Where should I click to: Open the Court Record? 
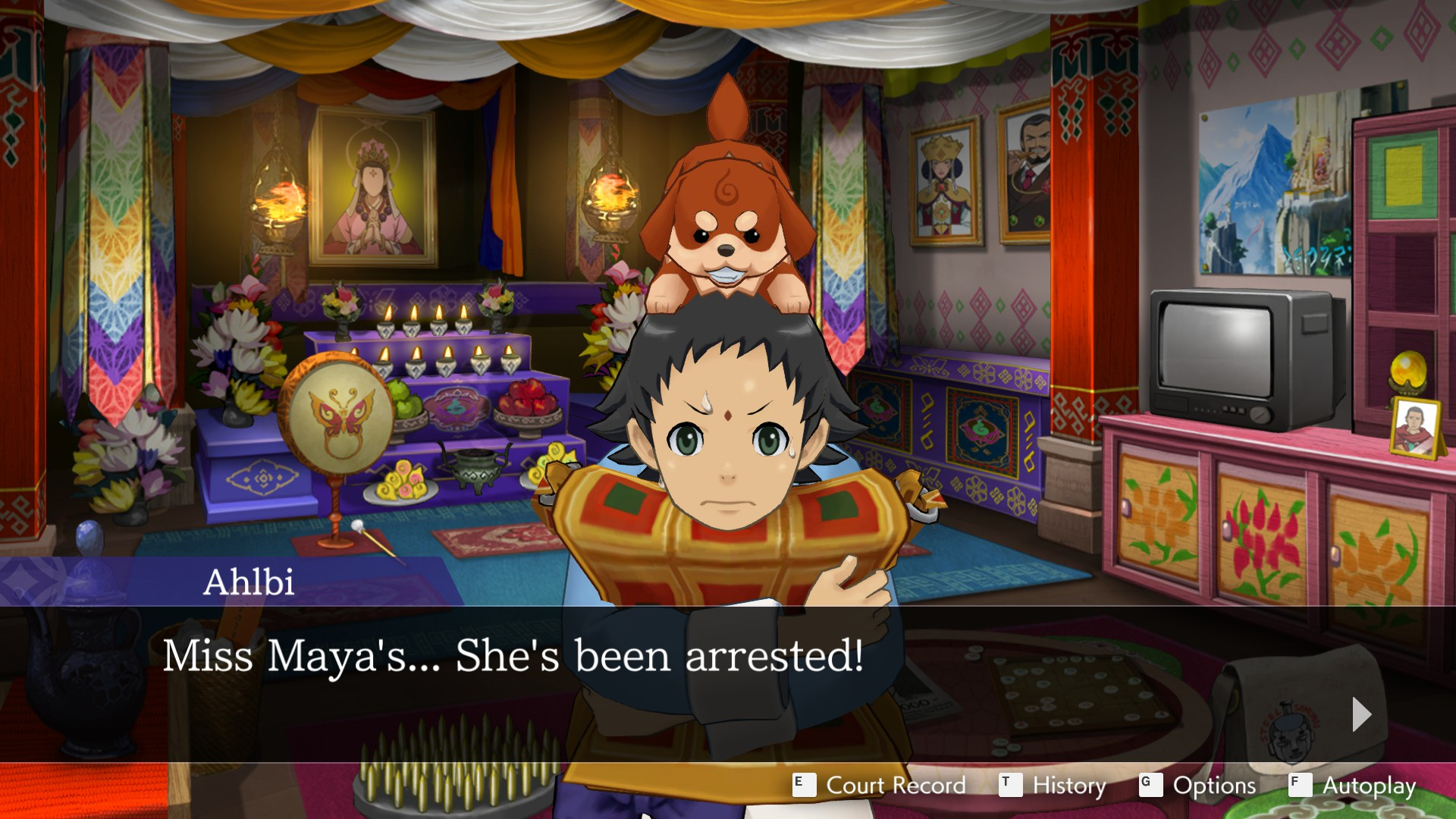coord(880,786)
